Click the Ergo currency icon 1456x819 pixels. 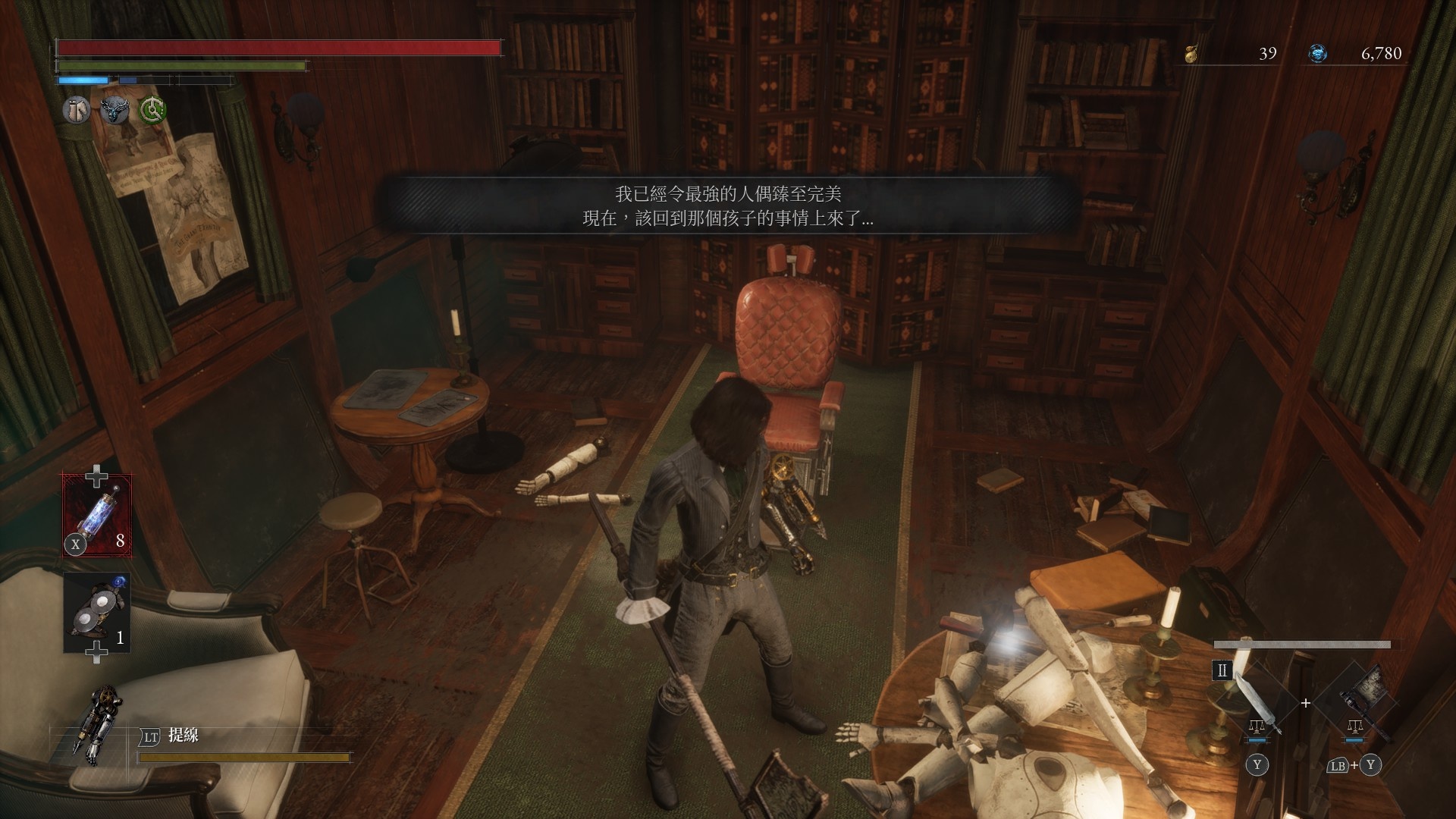tap(1318, 53)
